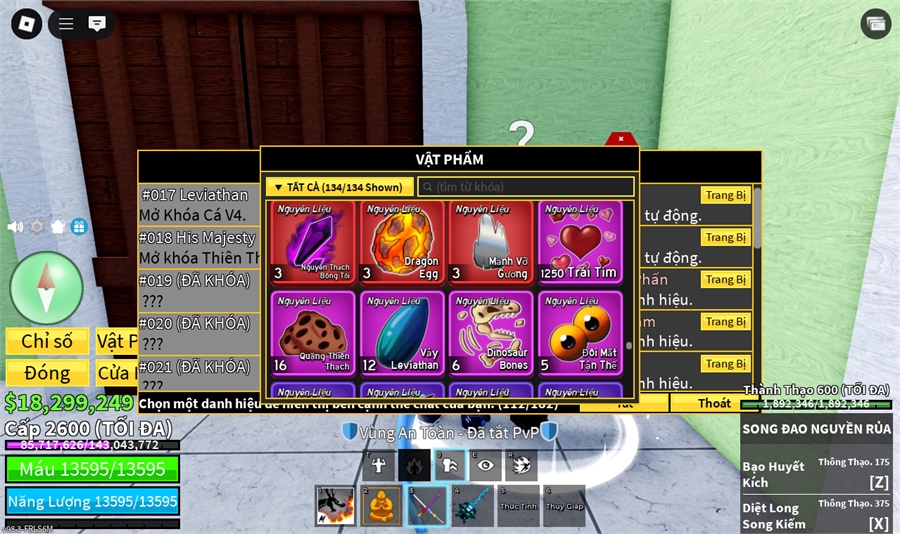
Task: Open the Roblox chat overlay button
Action: click(97, 24)
